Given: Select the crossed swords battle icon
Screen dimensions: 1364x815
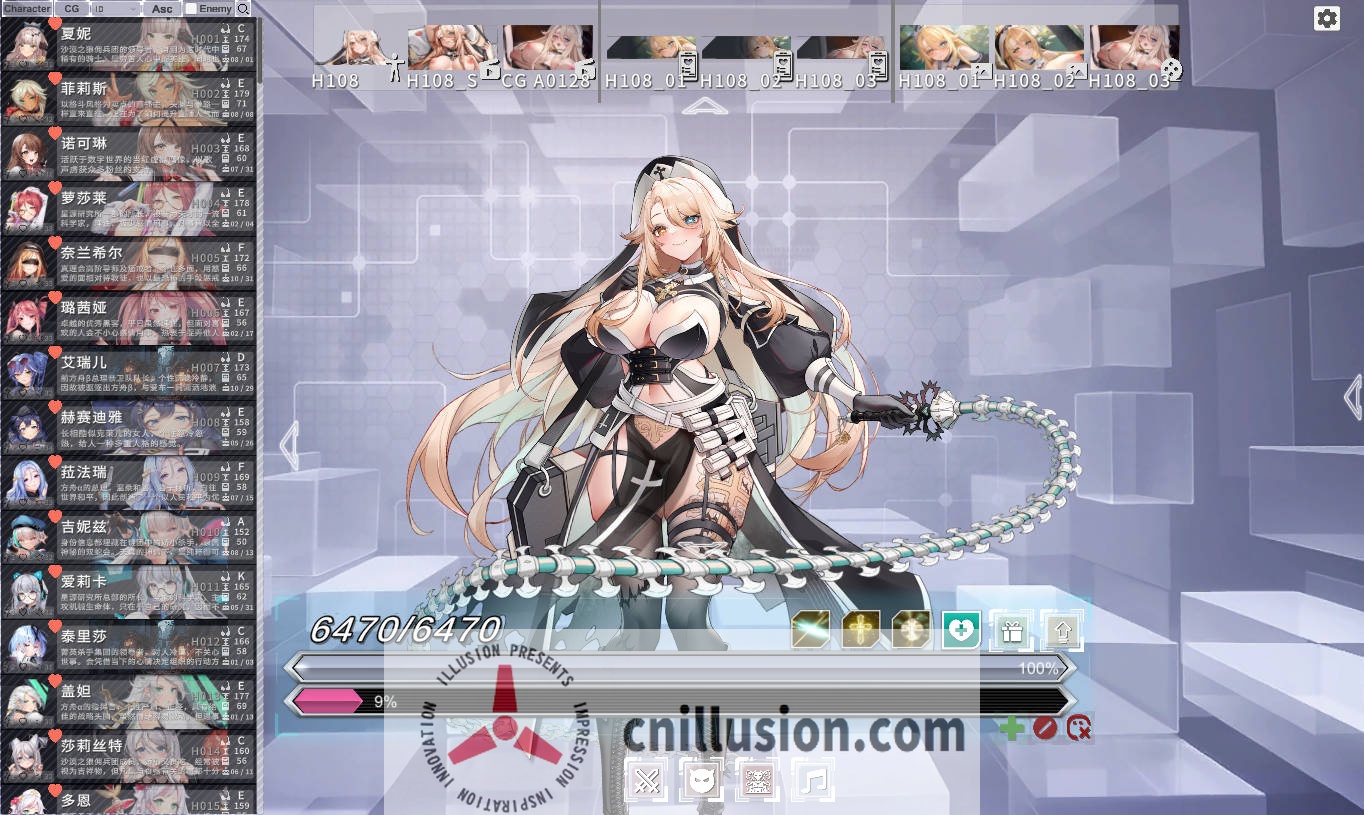Looking at the screenshot, I should (648, 778).
